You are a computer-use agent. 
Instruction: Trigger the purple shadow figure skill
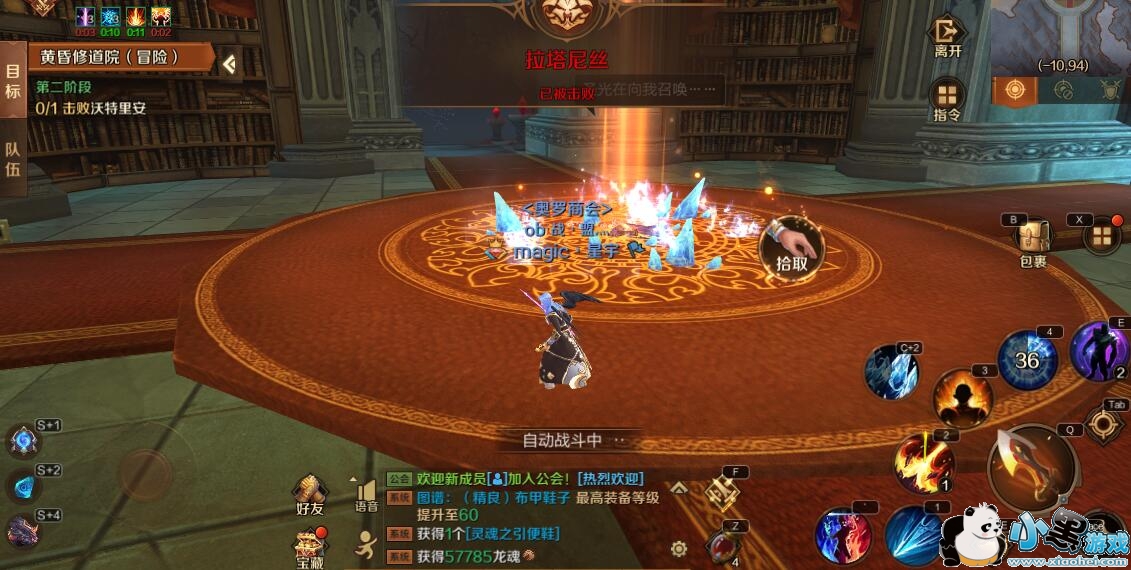coord(1099,350)
